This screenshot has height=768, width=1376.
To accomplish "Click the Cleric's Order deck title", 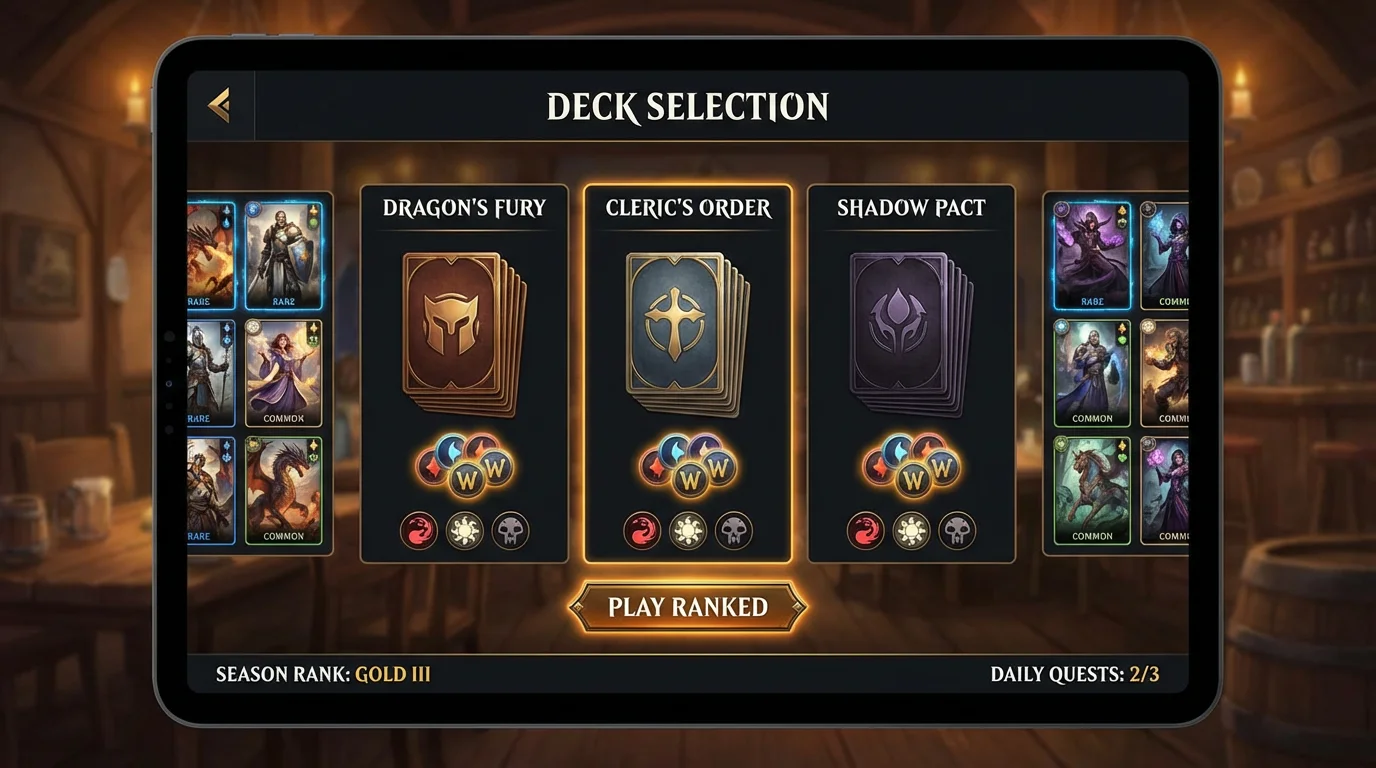I will (x=688, y=207).
